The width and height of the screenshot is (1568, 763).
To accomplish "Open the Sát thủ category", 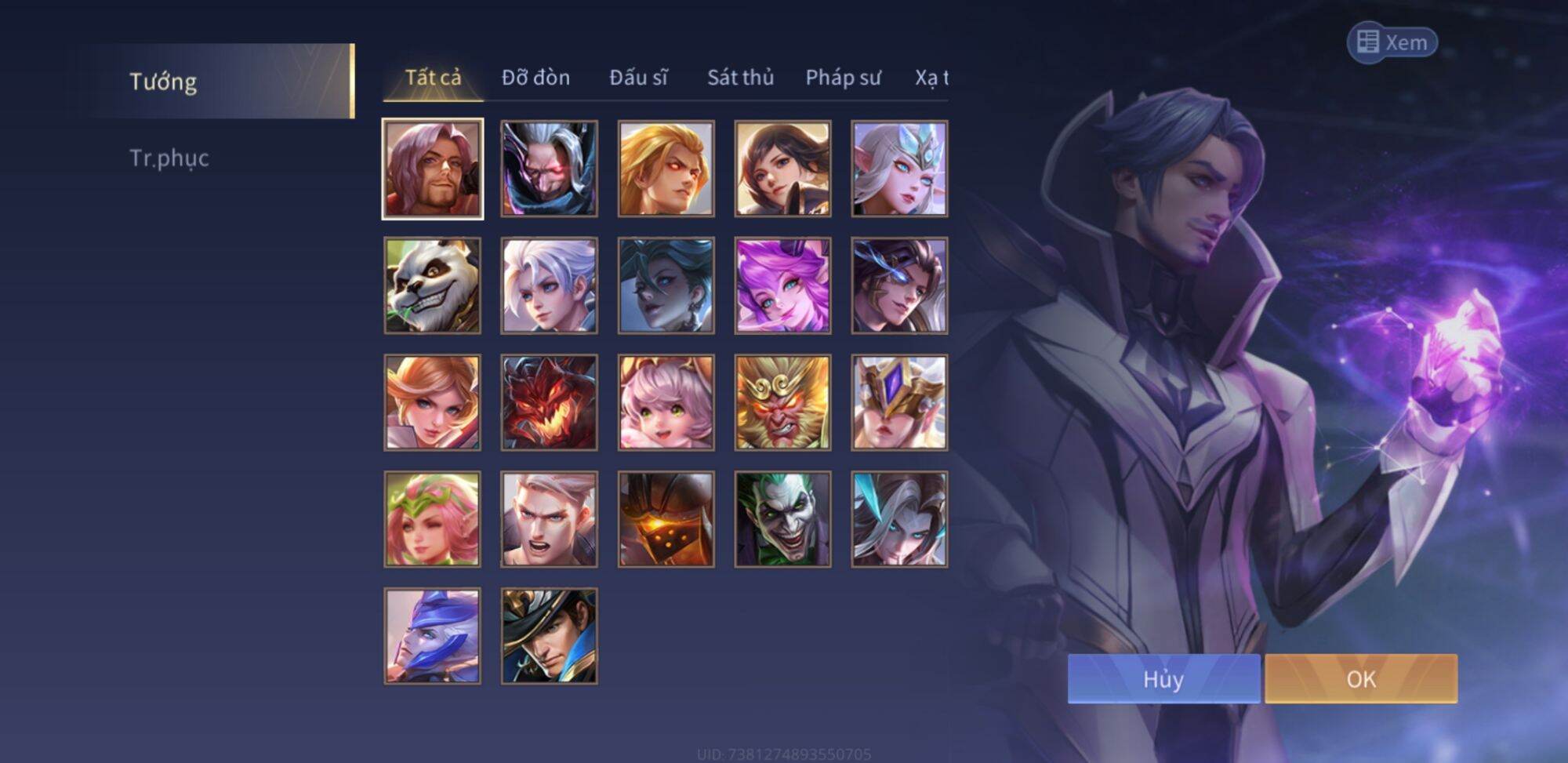I will 740,78.
